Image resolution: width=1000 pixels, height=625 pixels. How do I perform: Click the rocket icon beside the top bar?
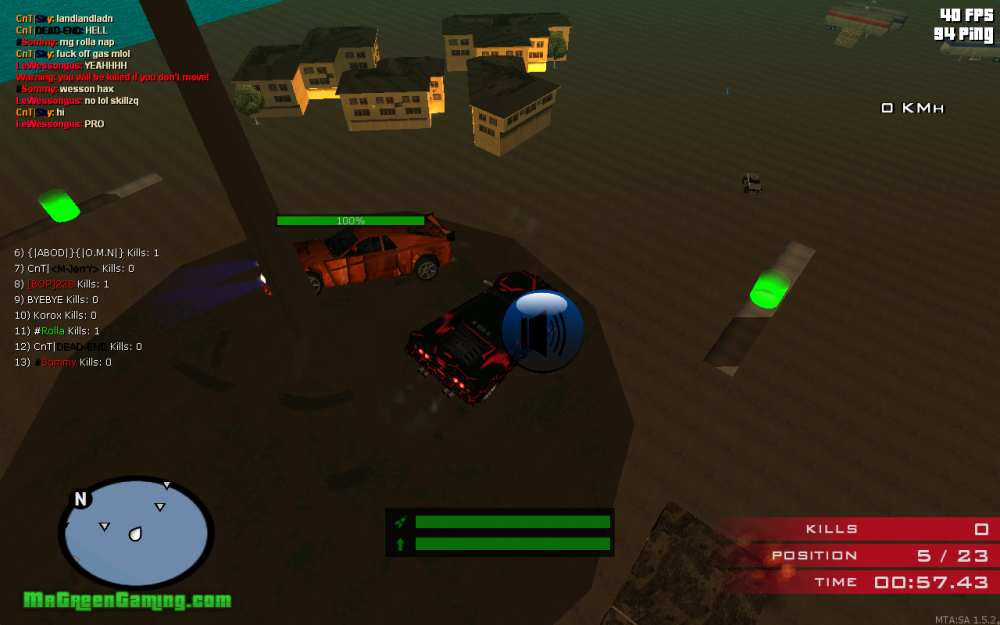[400, 522]
